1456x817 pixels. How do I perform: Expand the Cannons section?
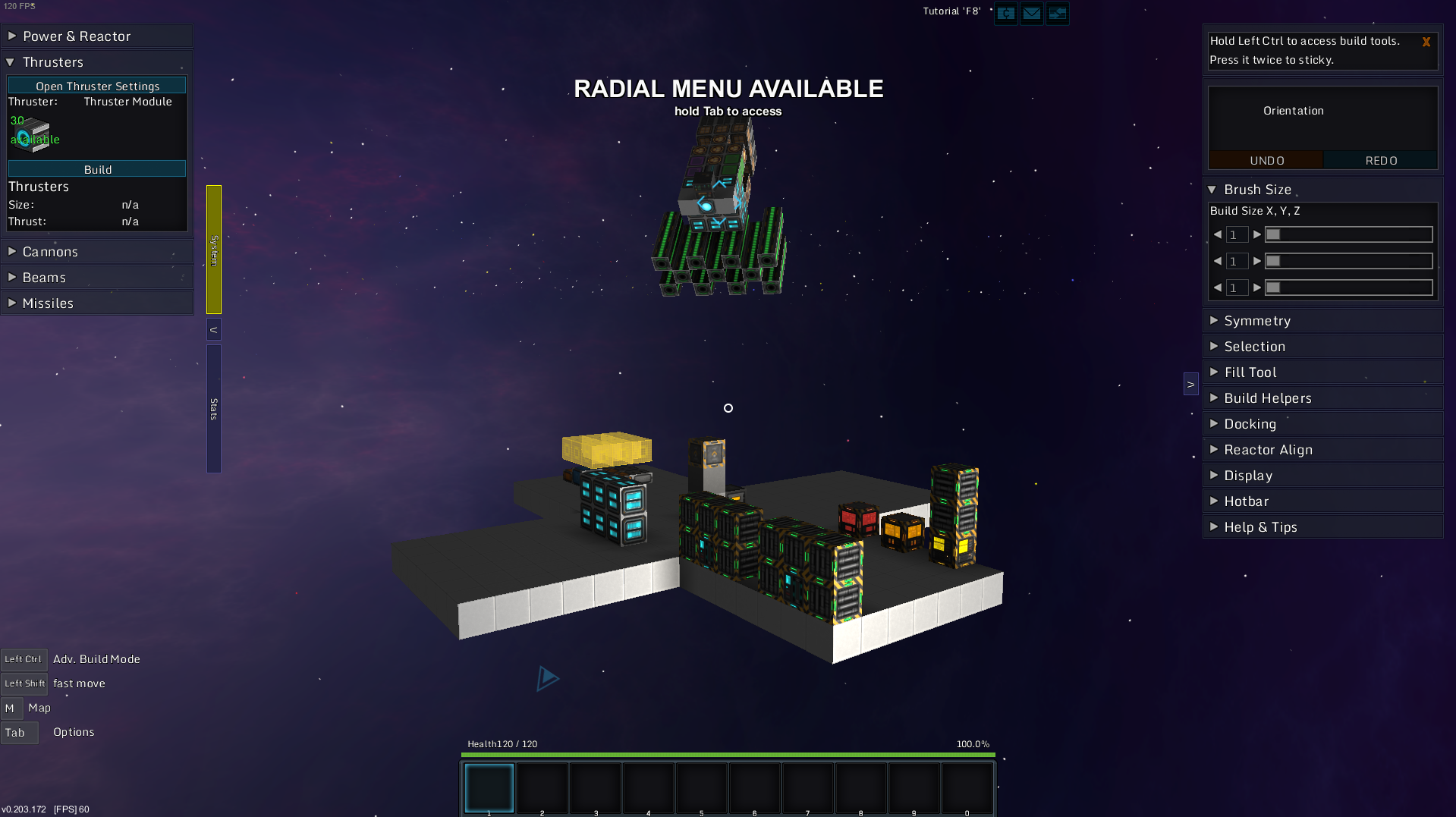coord(50,252)
